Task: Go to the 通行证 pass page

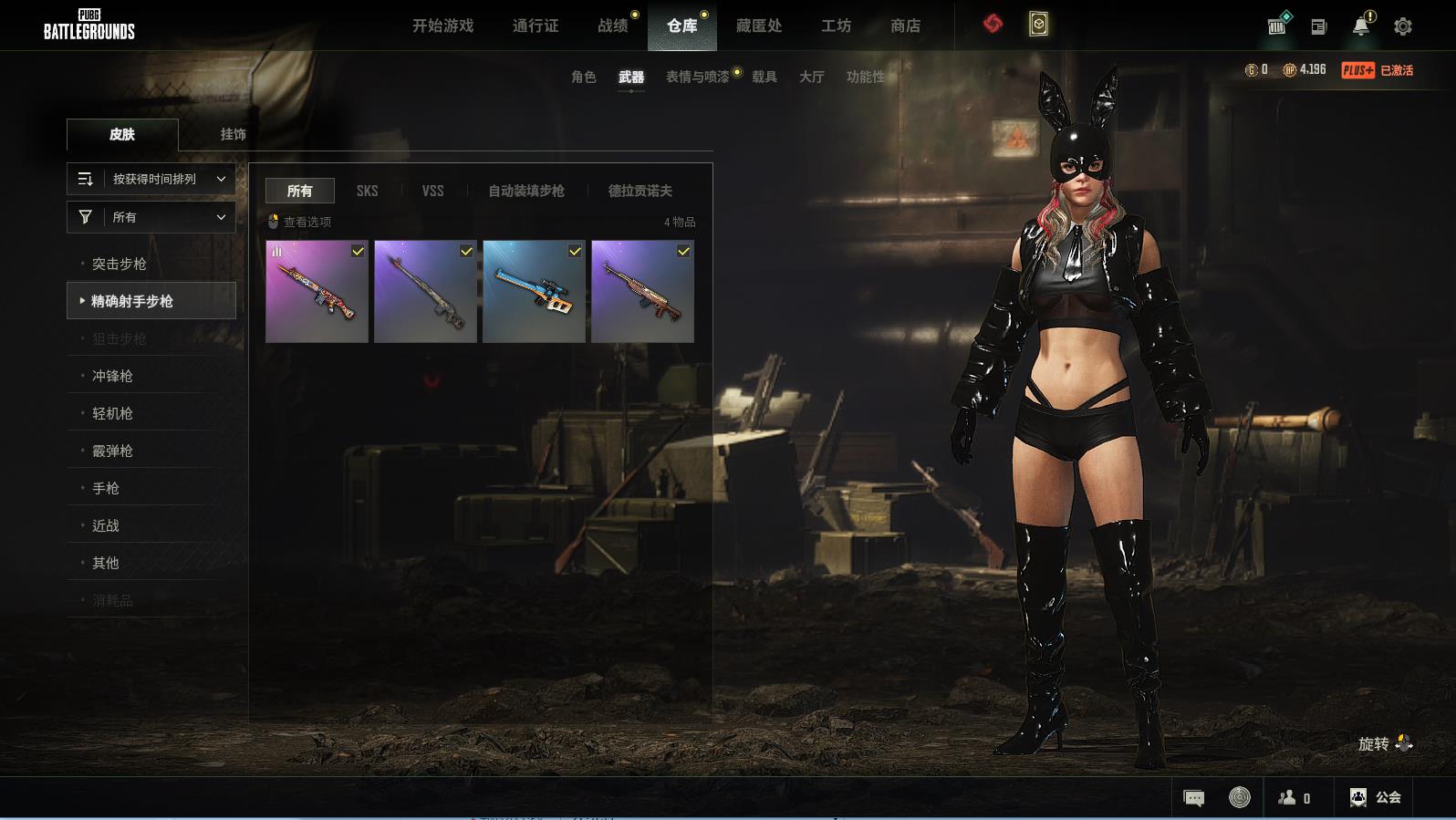Action: point(536,26)
